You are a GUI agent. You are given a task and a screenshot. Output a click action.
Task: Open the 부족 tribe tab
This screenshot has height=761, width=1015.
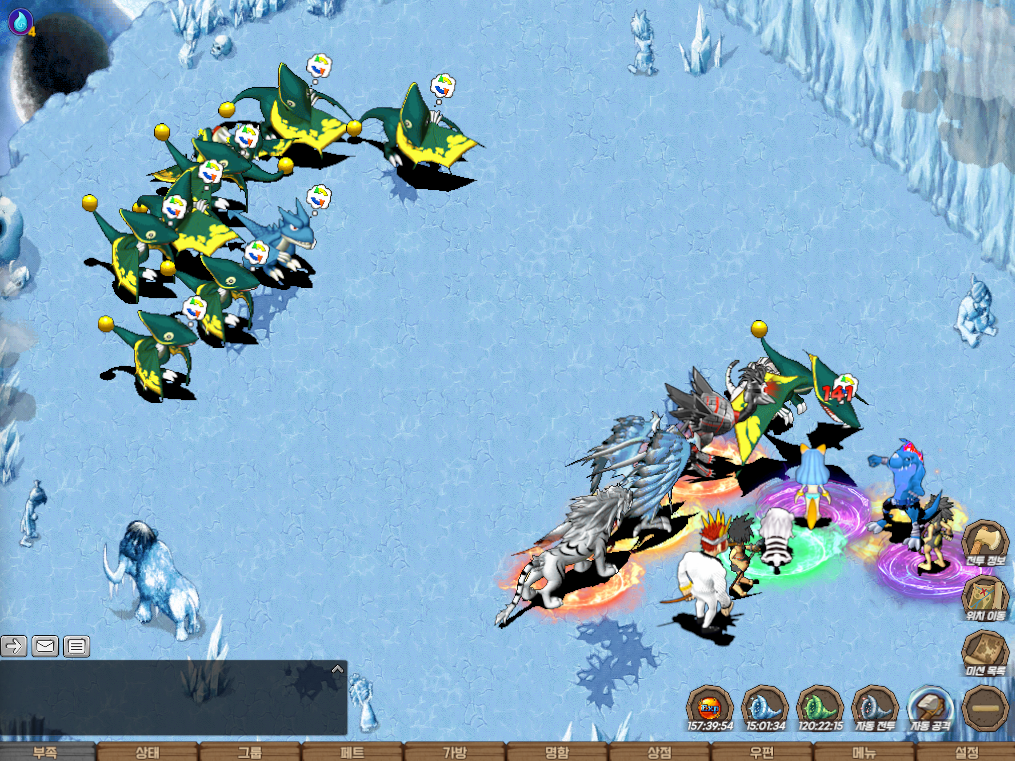(x=47, y=752)
